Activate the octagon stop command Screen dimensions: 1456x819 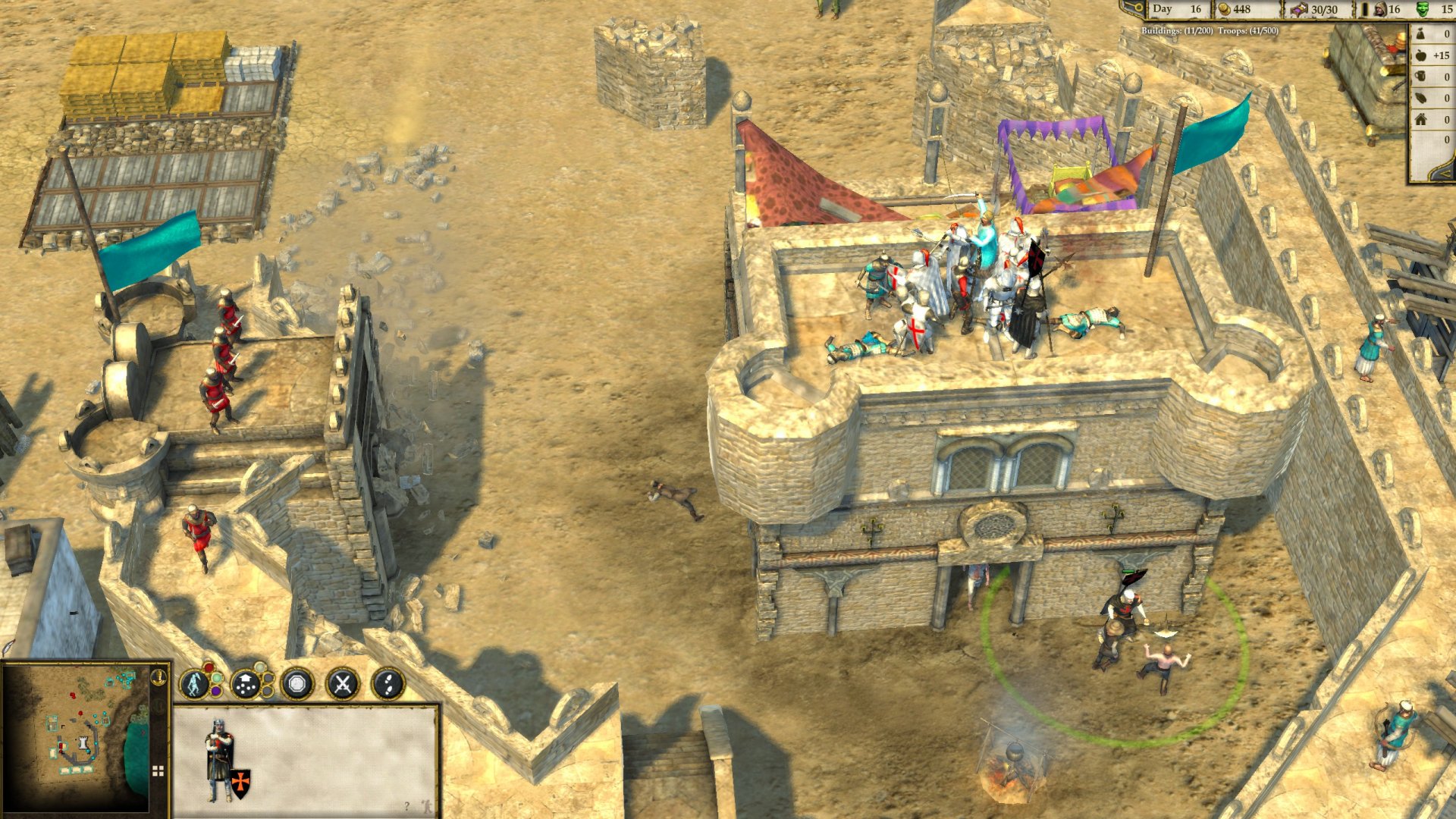297,684
